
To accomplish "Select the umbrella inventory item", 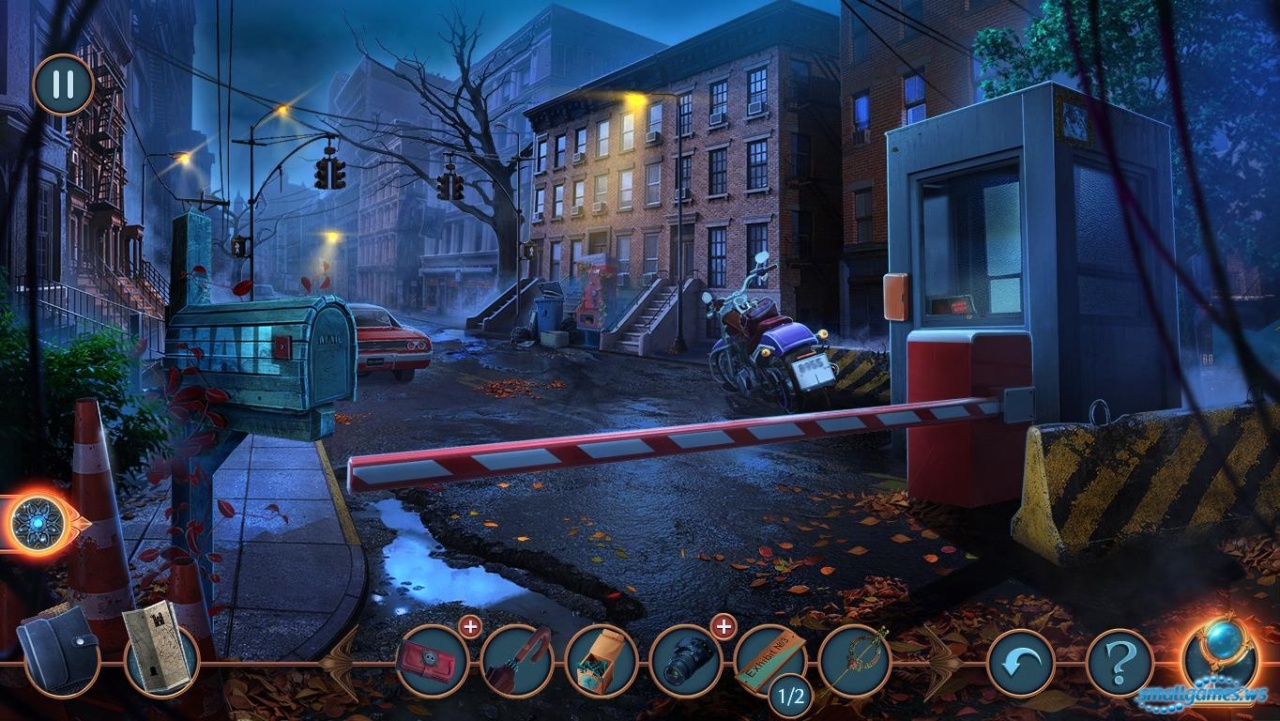I will click(x=516, y=661).
